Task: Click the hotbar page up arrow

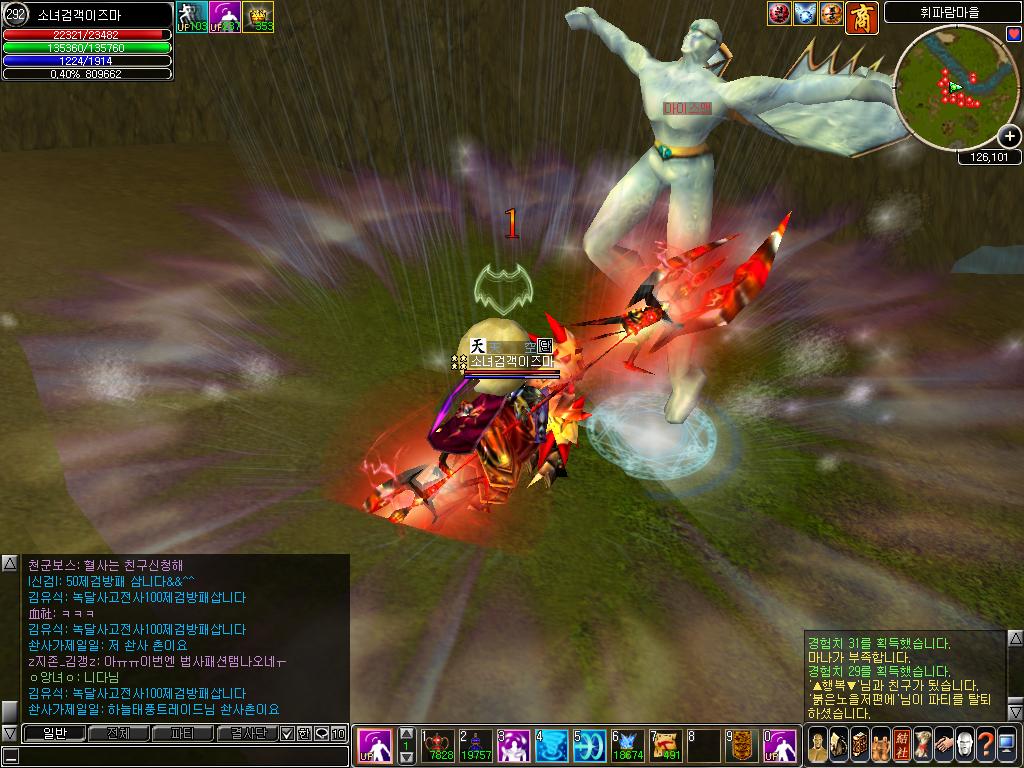Action: [x=406, y=732]
